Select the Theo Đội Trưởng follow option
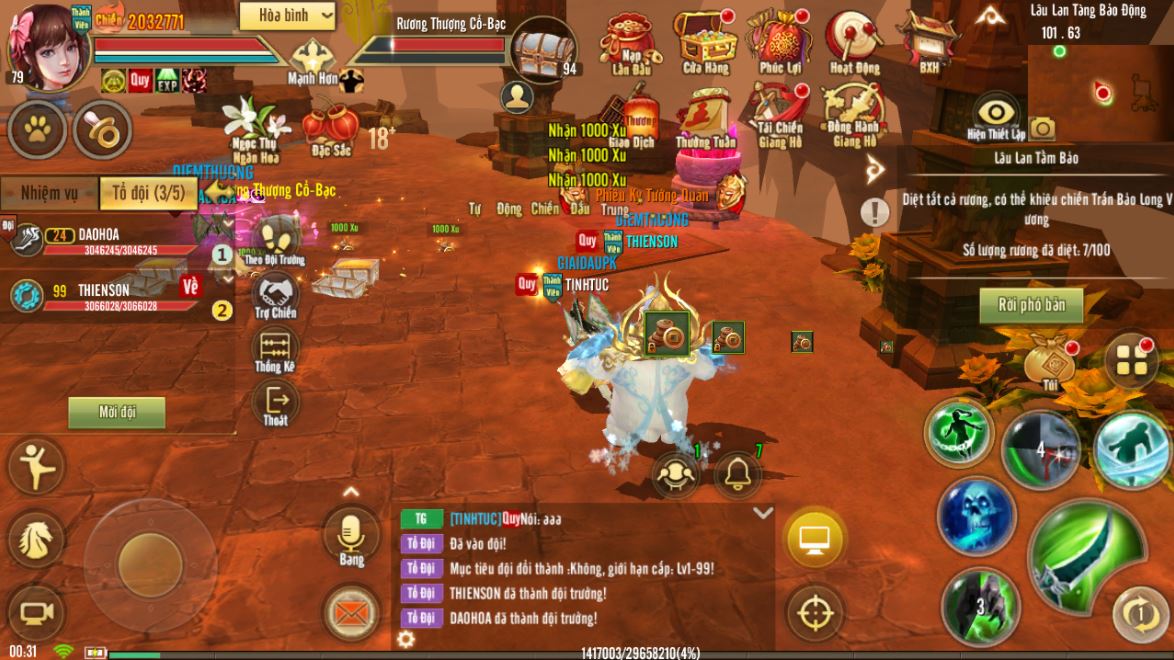 (274, 241)
